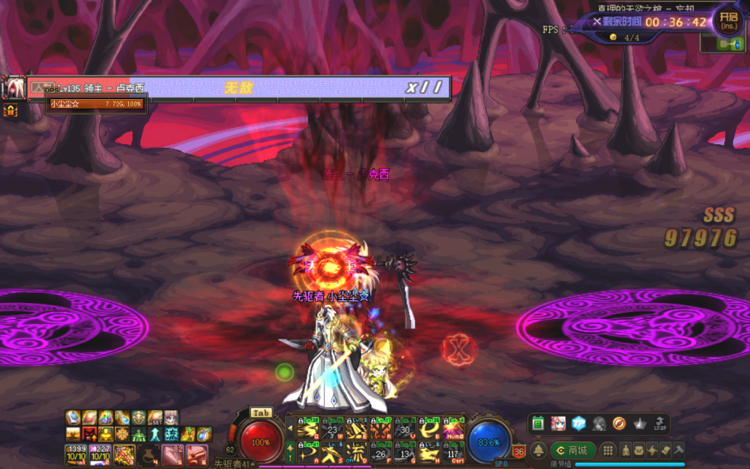Select the blue TP icon

click(x=579, y=424)
